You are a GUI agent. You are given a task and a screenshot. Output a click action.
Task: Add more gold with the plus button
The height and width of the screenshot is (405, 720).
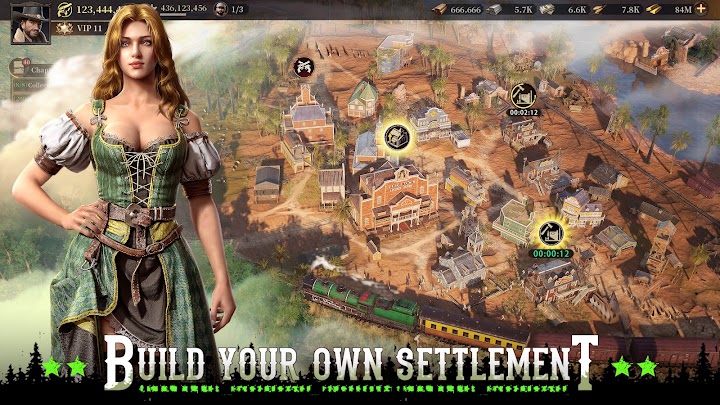[701, 9]
